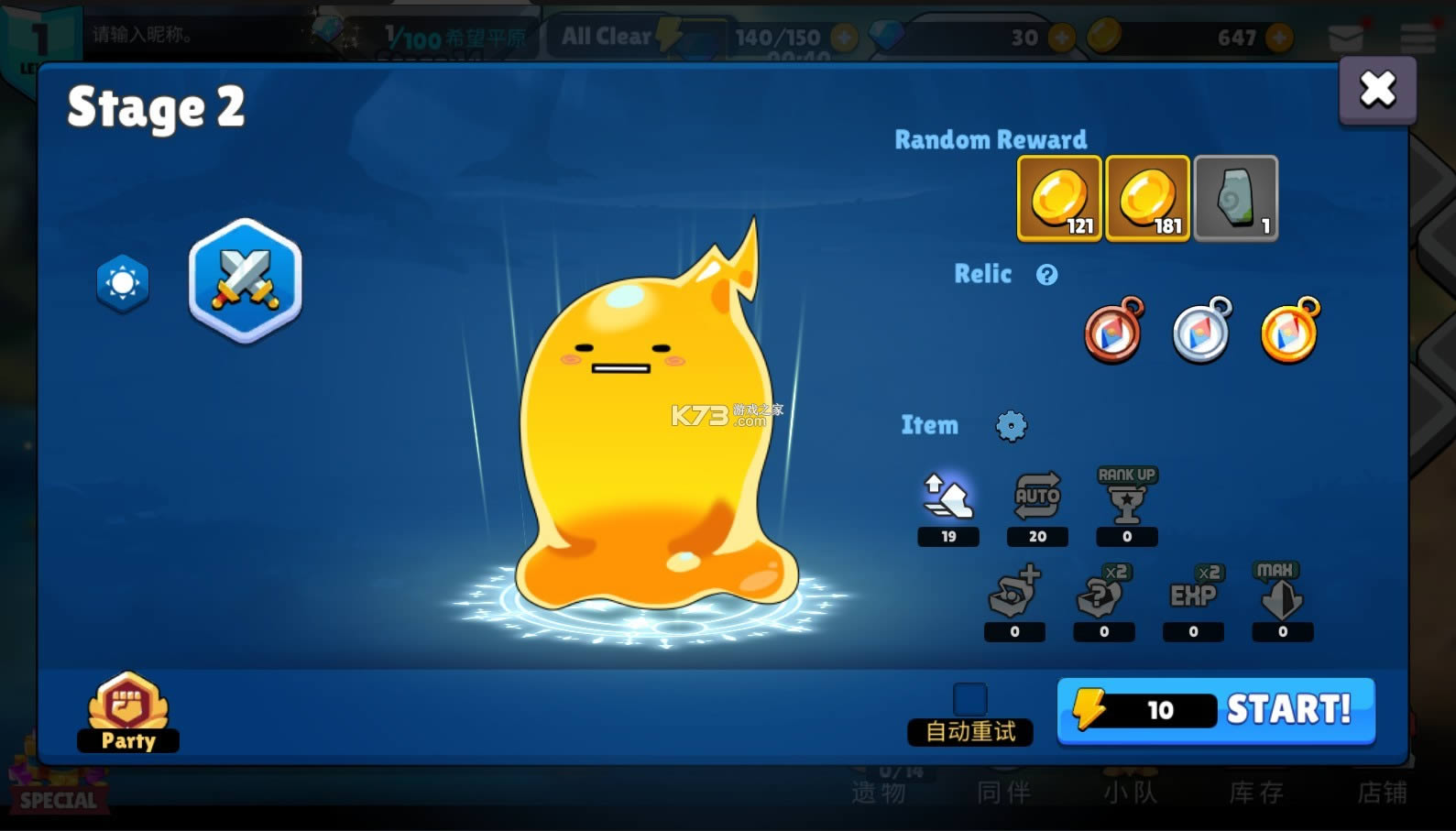The height and width of the screenshot is (831, 1456).
Task: Select the MAX arrow item
Action: pos(1281,596)
